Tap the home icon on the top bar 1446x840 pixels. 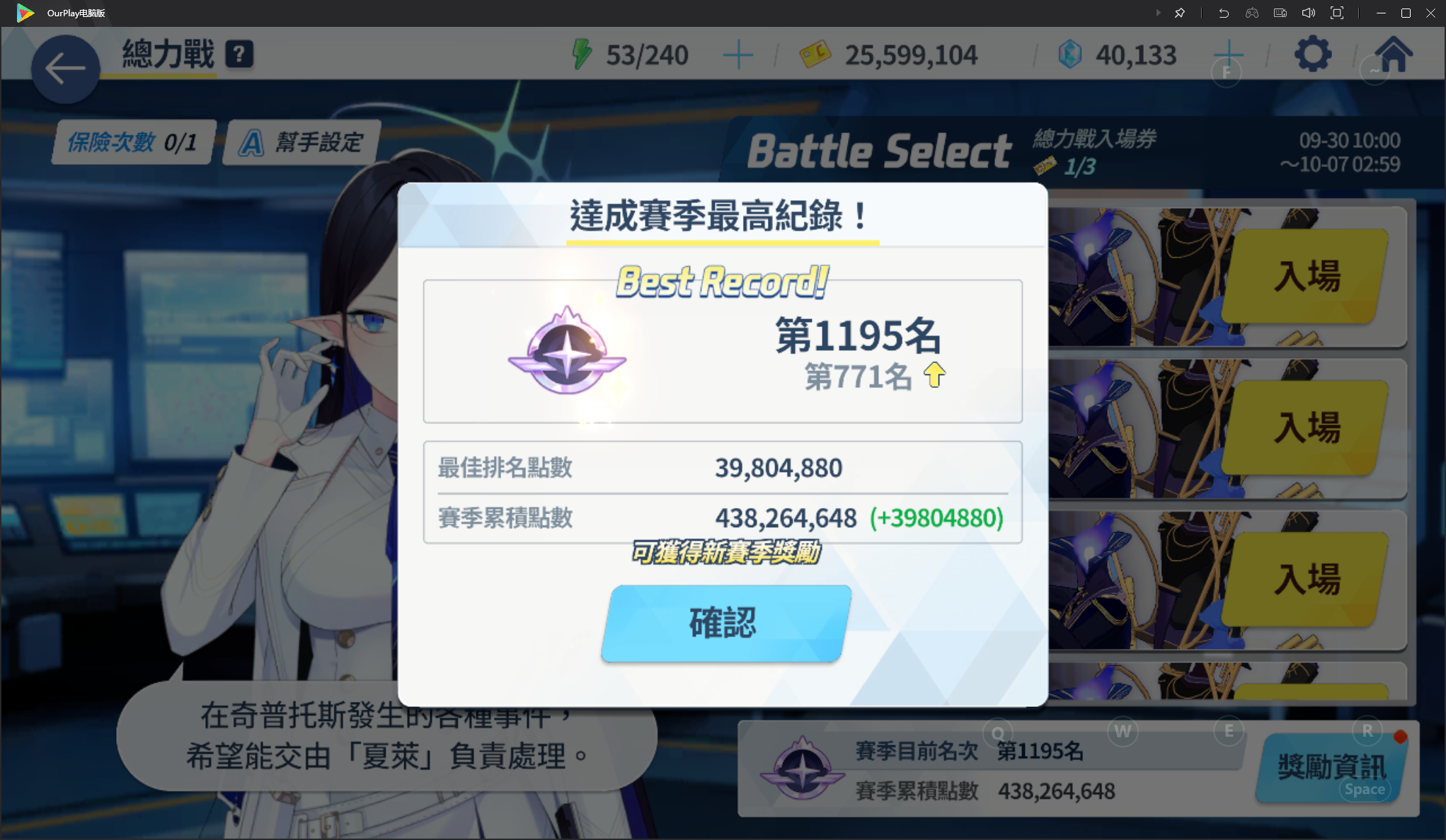(x=1394, y=54)
